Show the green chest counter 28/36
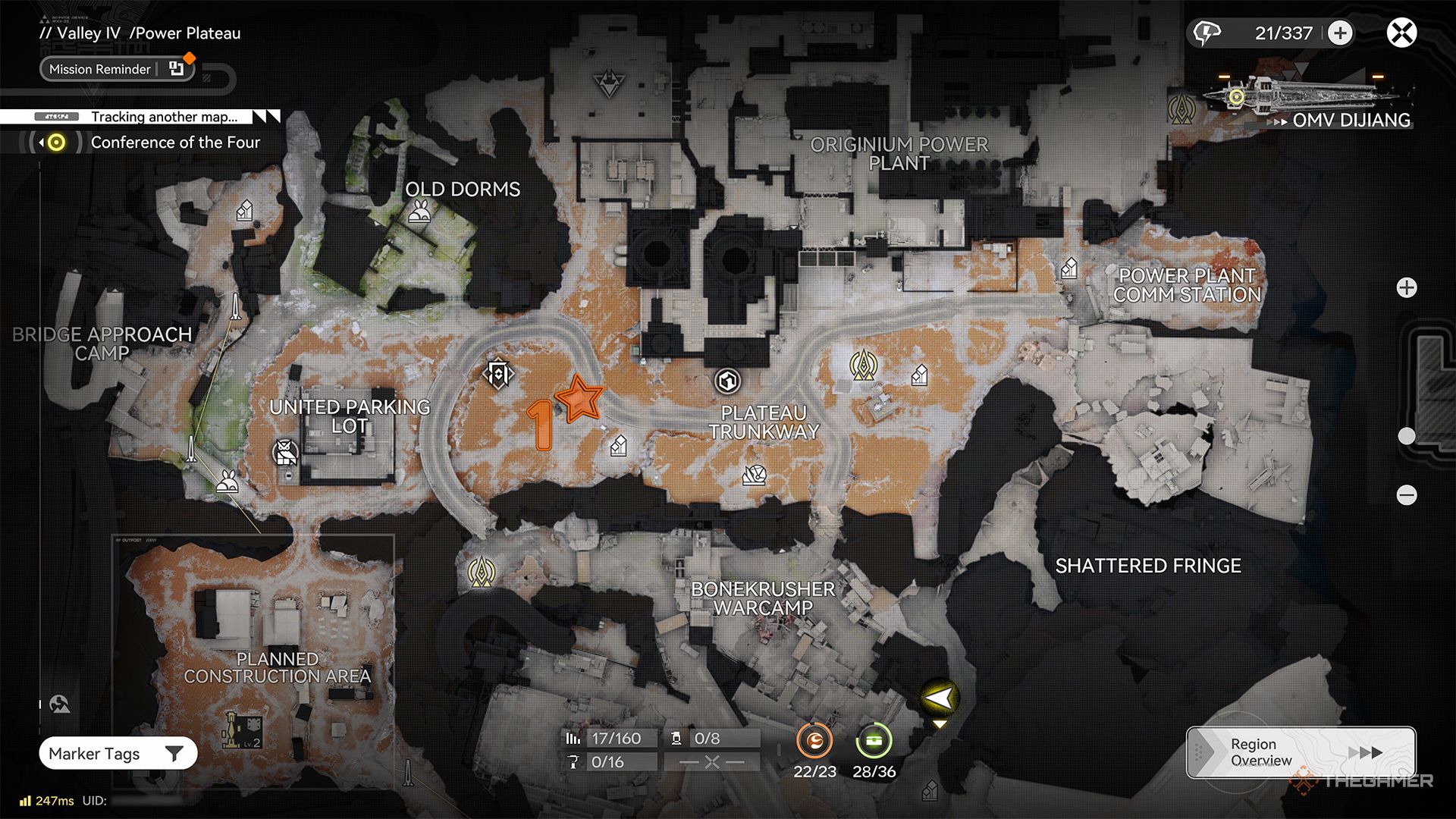Image resolution: width=1456 pixels, height=819 pixels. coord(874,741)
